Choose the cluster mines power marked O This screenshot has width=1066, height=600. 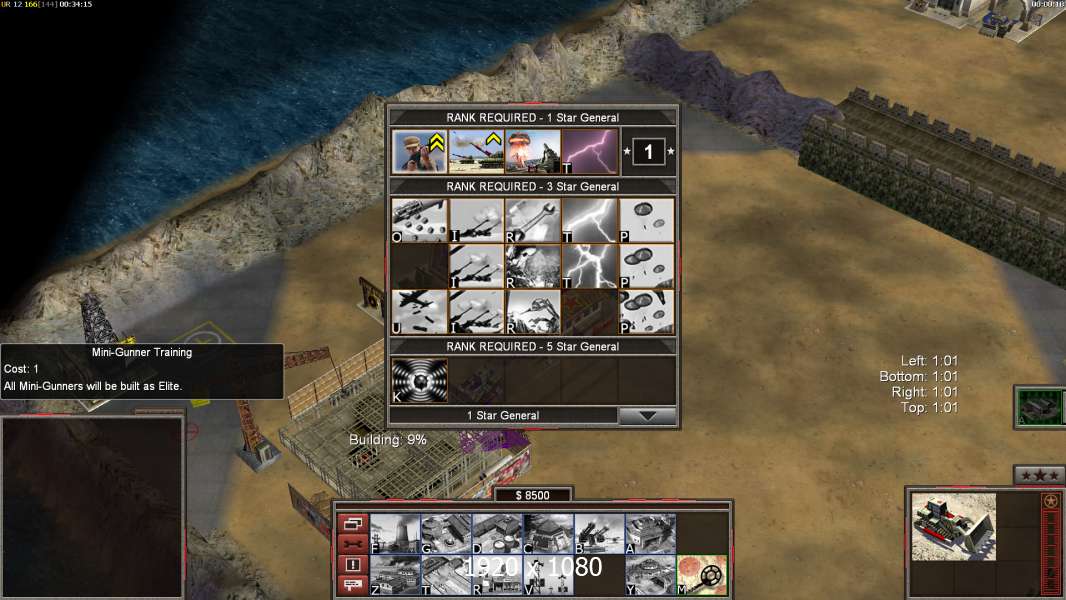coord(418,220)
